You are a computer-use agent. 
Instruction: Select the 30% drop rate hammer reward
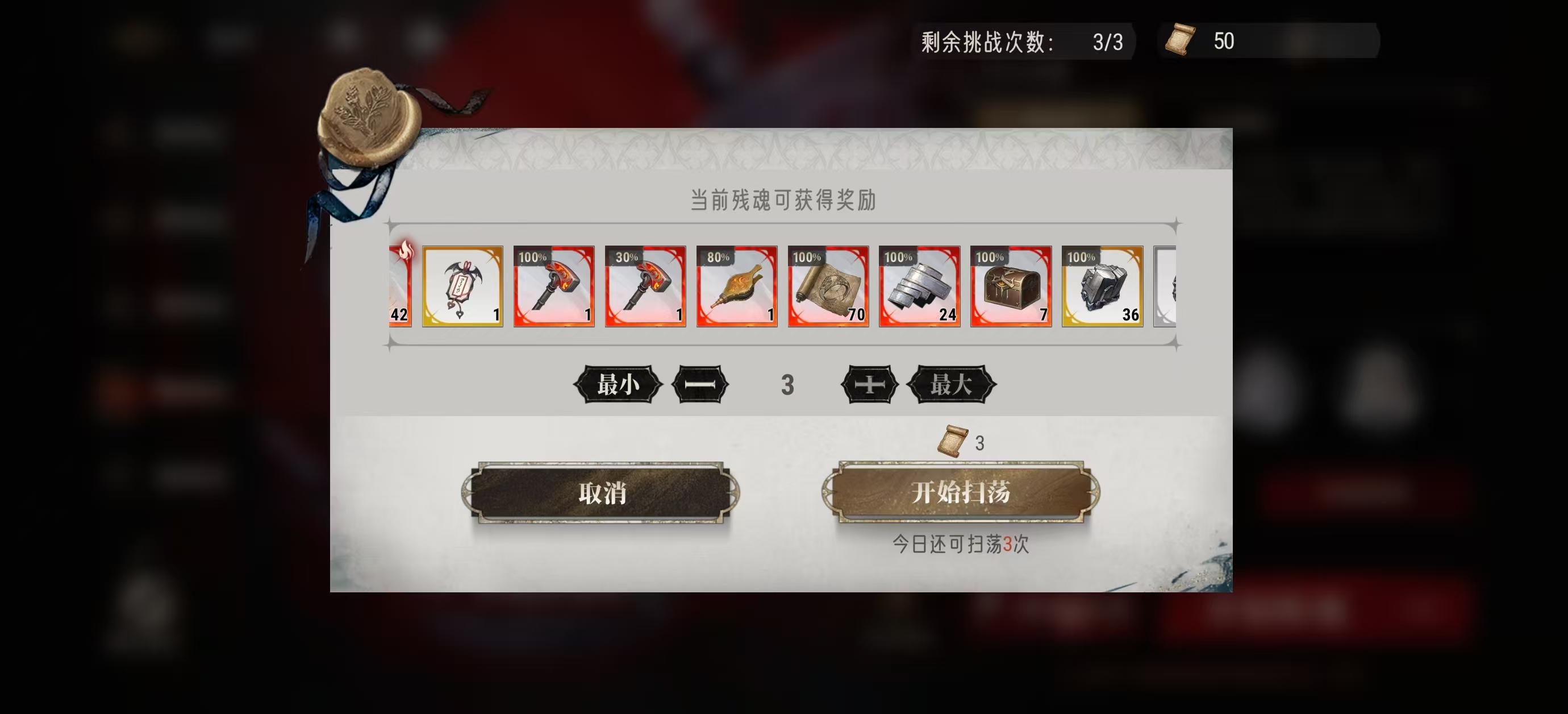(x=645, y=288)
